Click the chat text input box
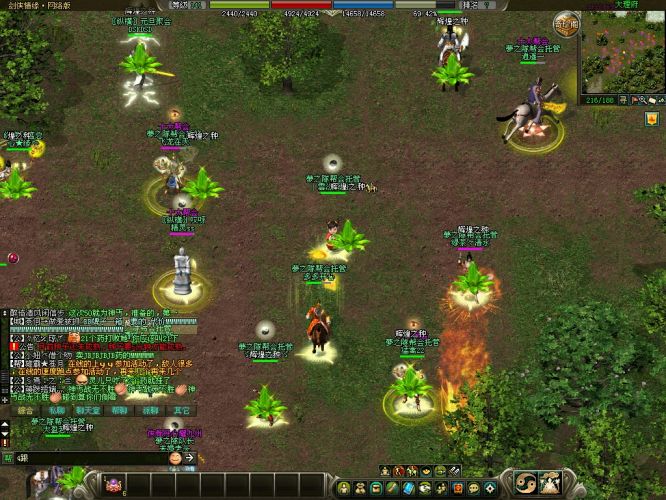 pos(90,457)
